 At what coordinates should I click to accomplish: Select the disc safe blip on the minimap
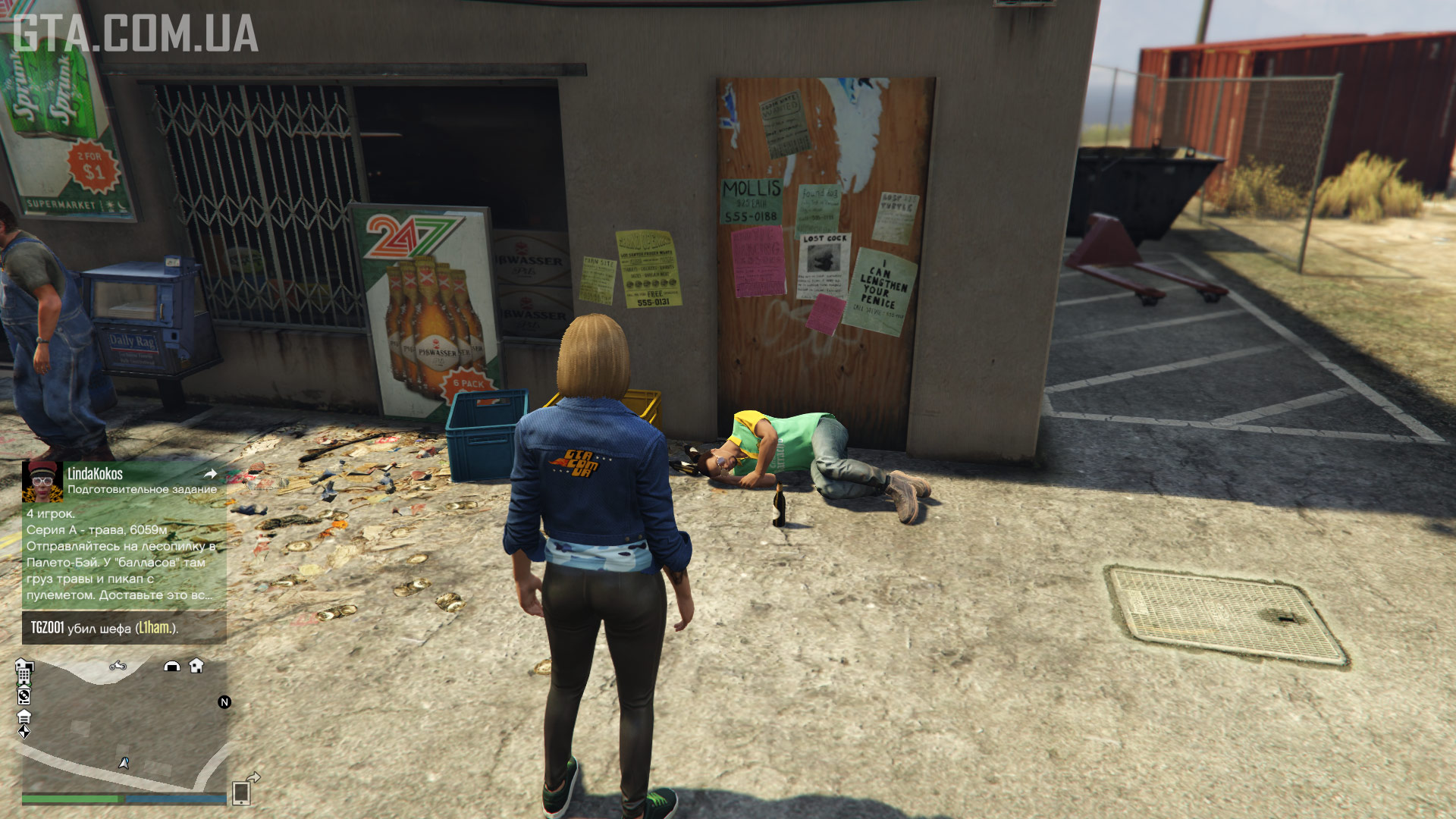tap(24, 695)
